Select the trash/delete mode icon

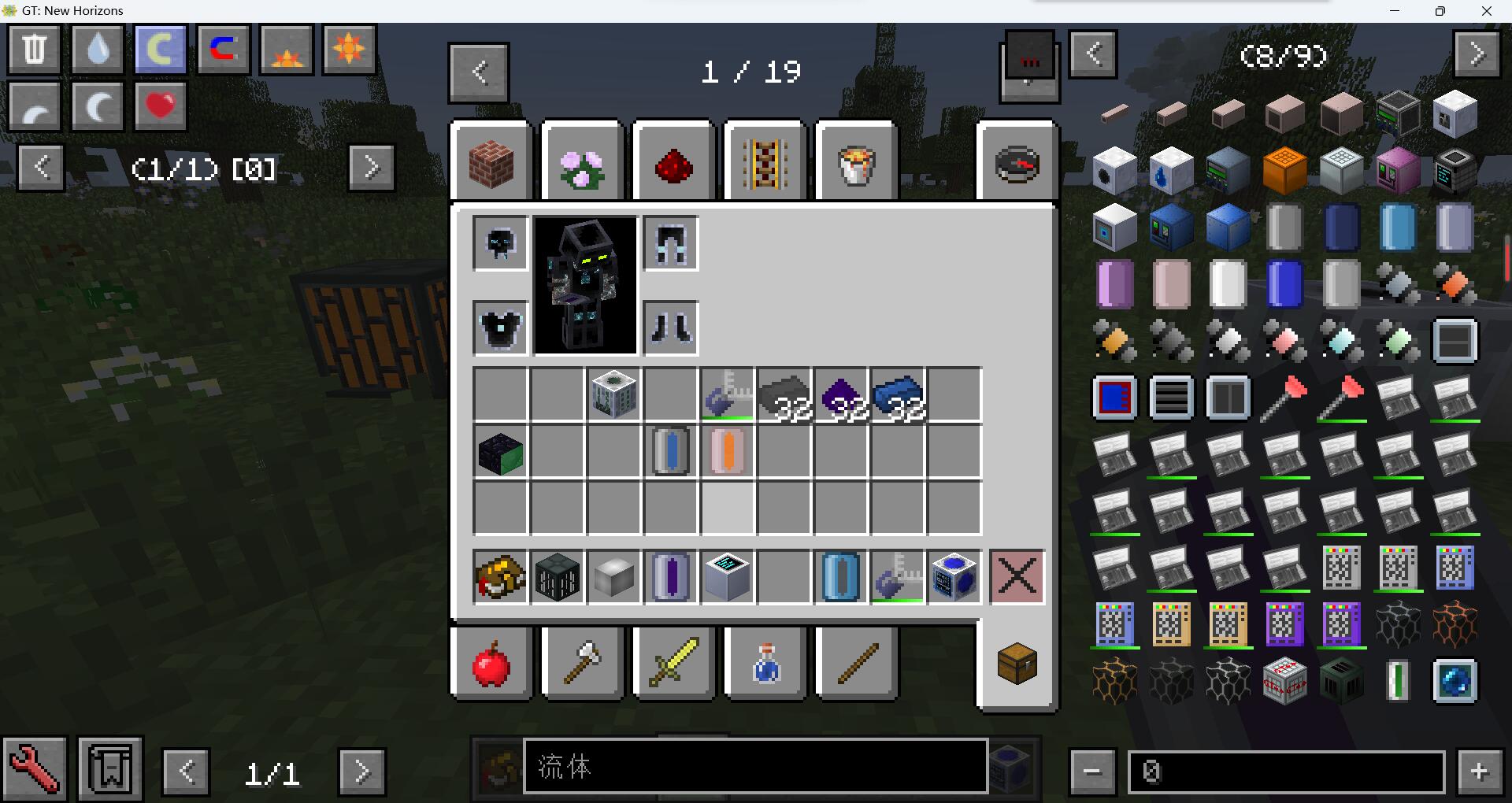pyautogui.click(x=34, y=49)
